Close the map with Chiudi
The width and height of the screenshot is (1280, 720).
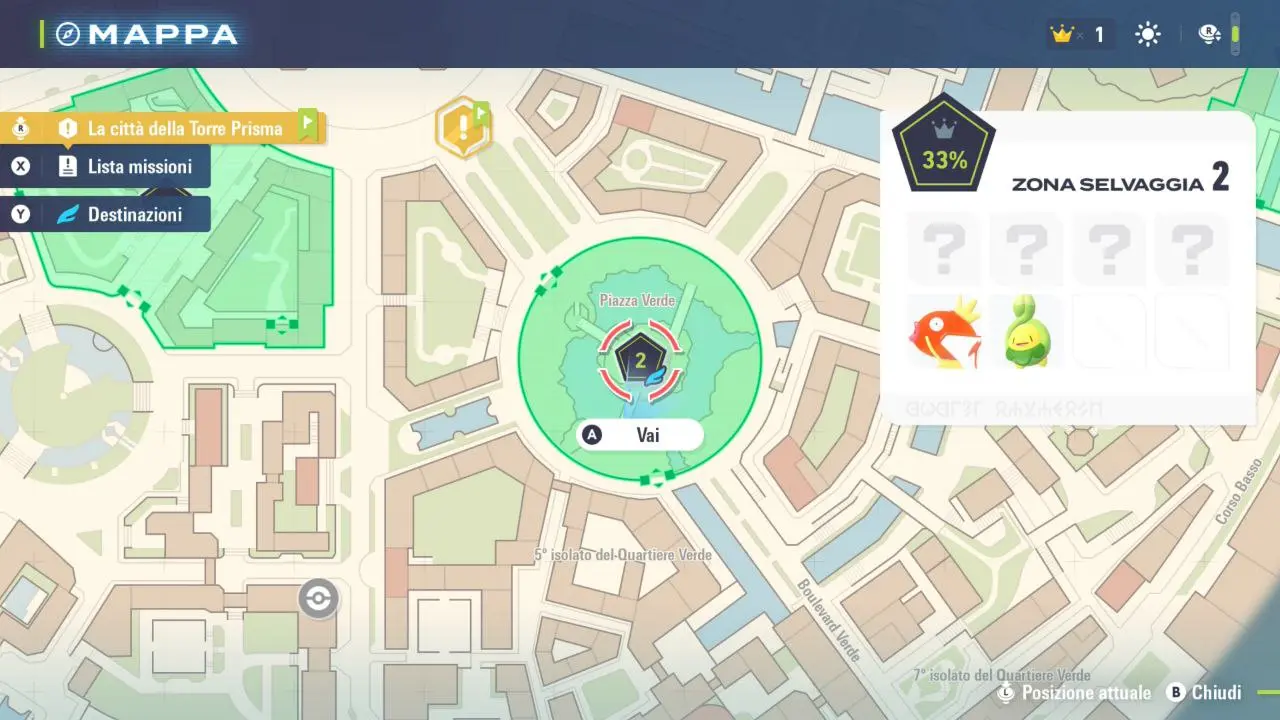[x=1205, y=693]
